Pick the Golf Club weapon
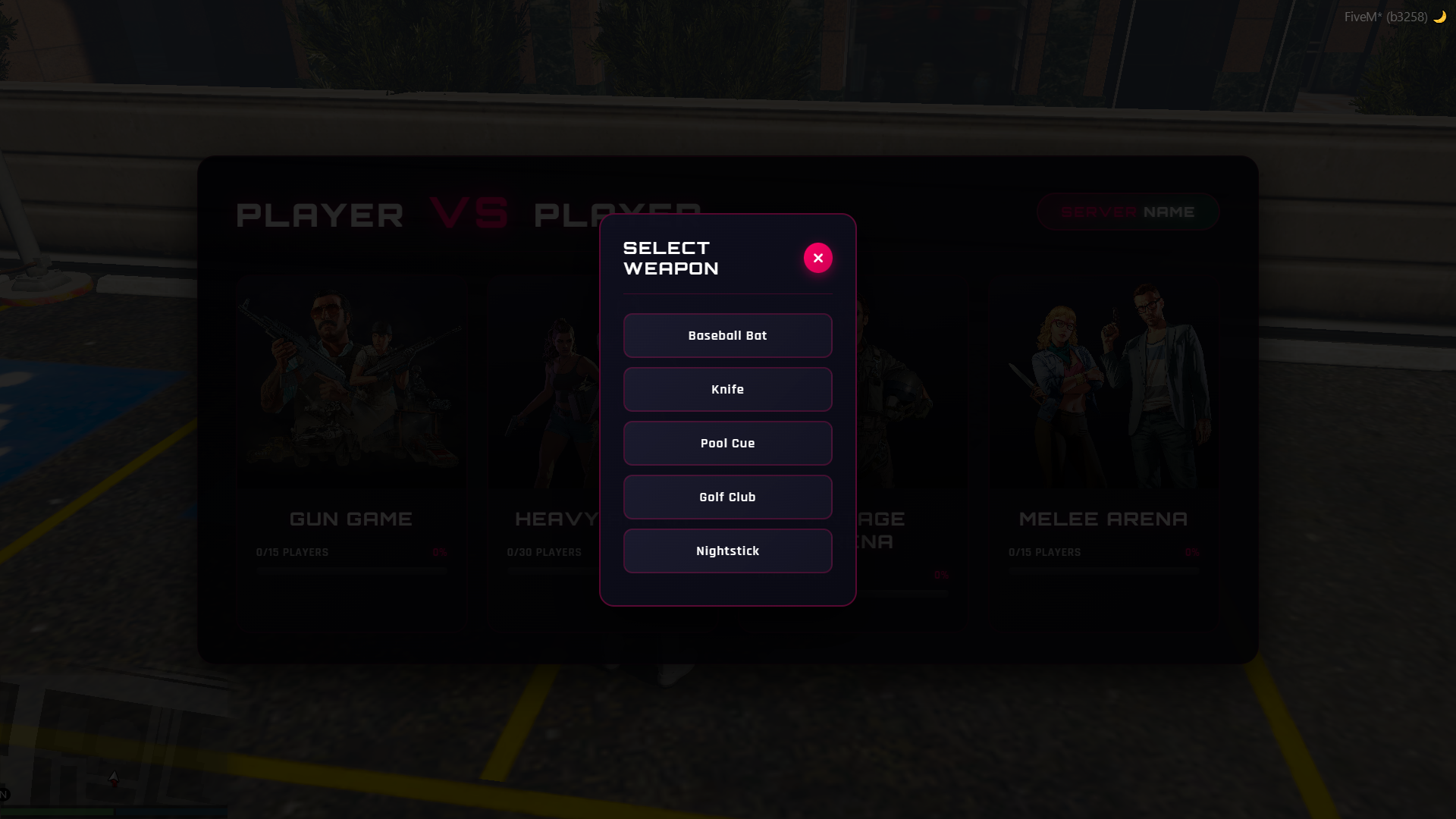Viewport: 1456px width, 819px height. [x=727, y=497]
